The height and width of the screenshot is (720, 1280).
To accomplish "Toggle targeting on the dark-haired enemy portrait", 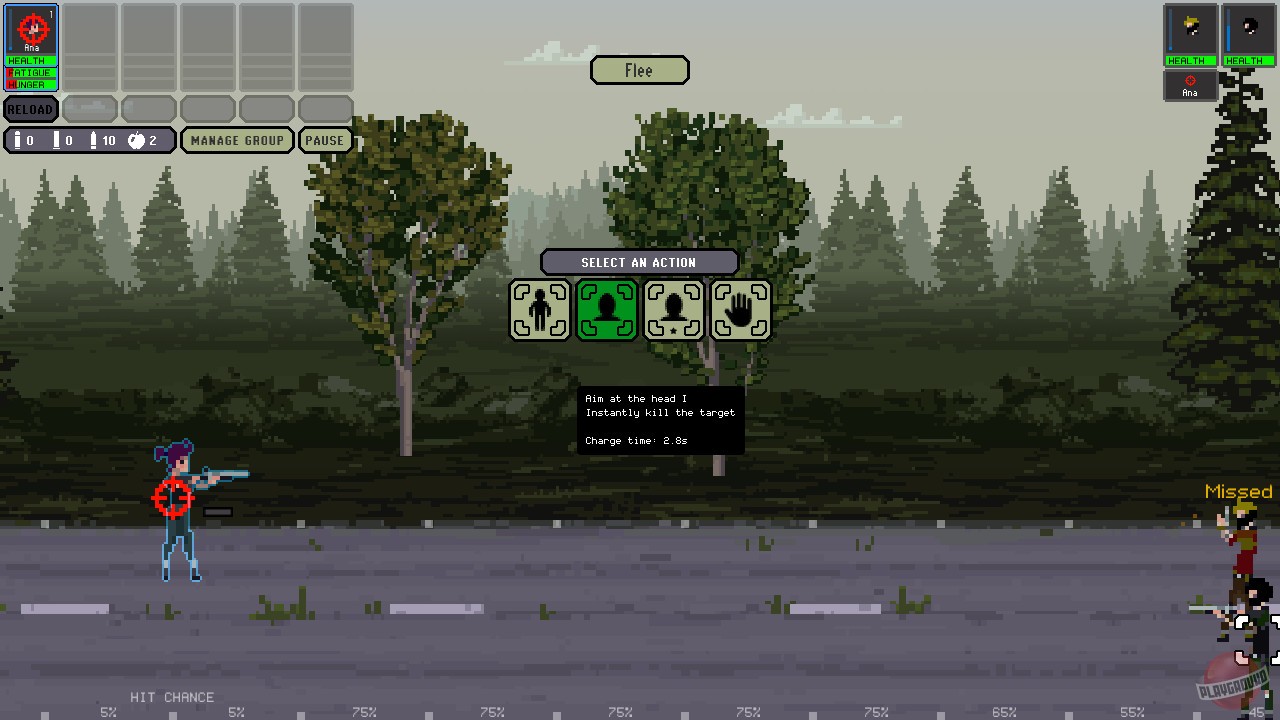I will pyautogui.click(x=1247, y=30).
